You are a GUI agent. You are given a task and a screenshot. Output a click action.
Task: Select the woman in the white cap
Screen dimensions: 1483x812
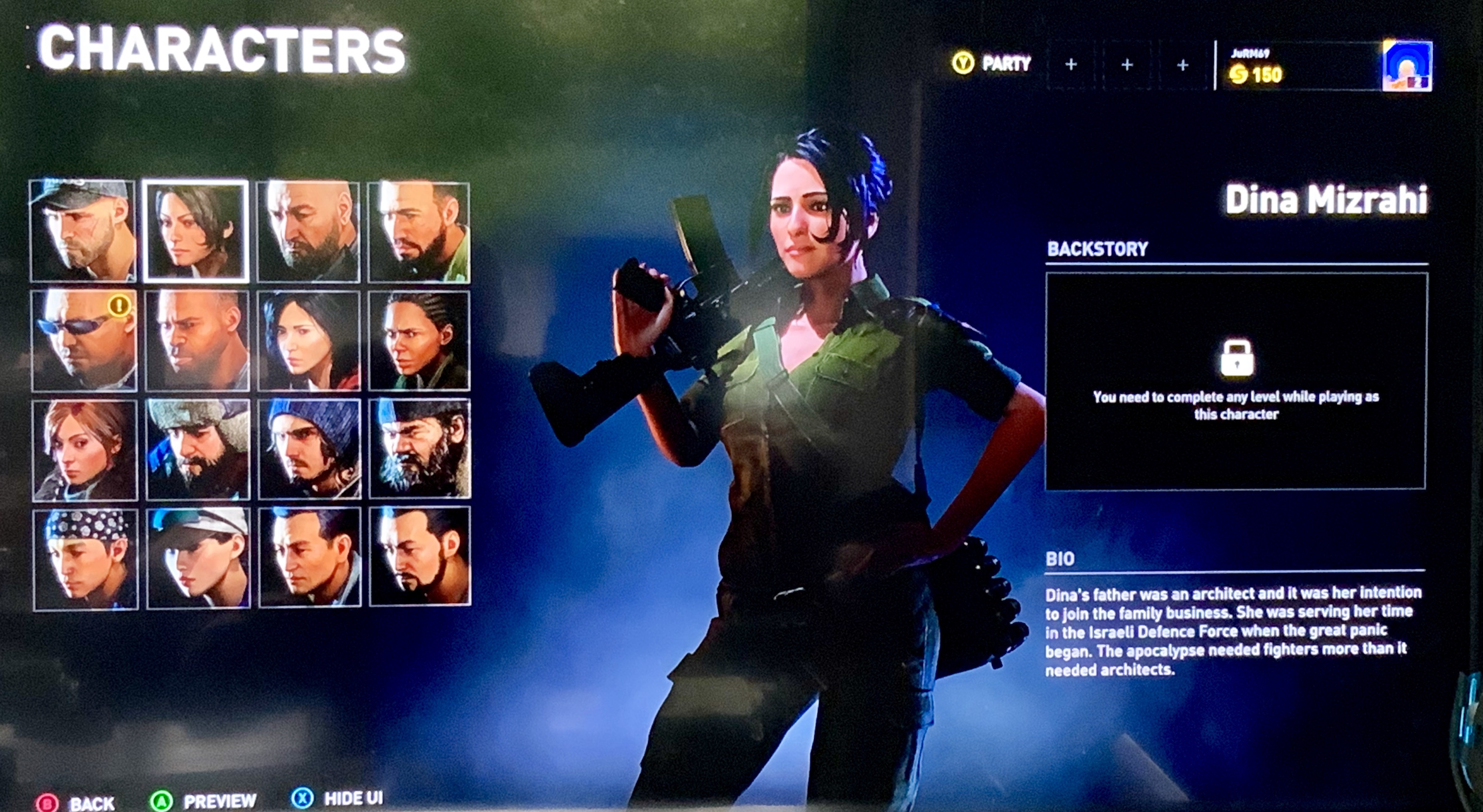coord(198,558)
